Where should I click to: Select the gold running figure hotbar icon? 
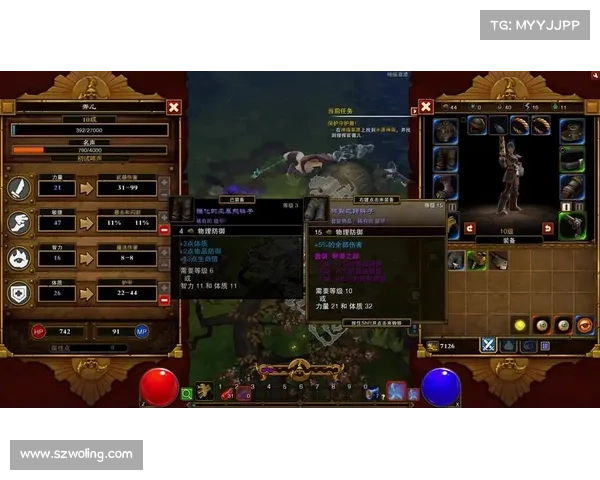click(205, 389)
